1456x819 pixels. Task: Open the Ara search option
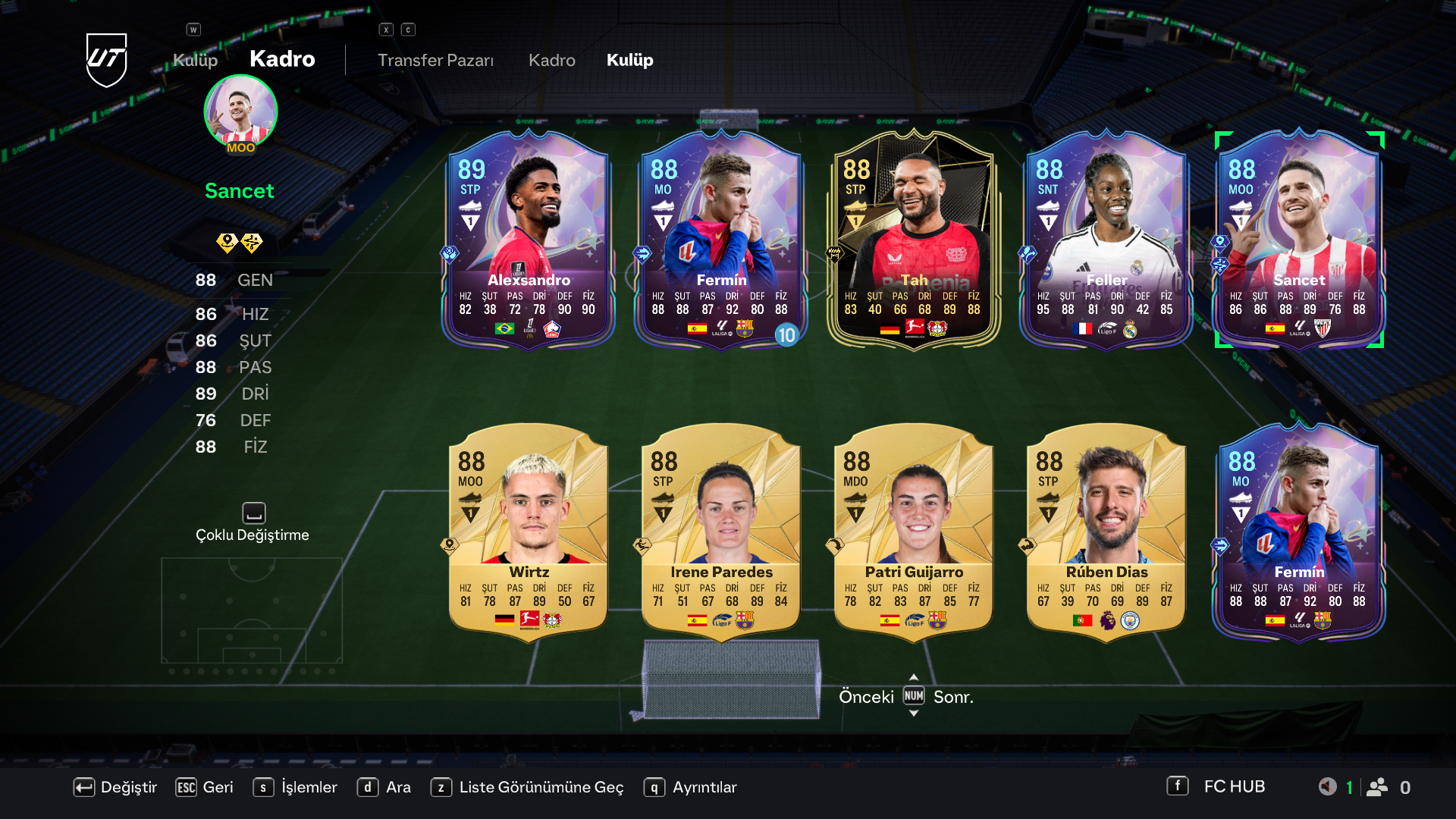click(x=384, y=787)
